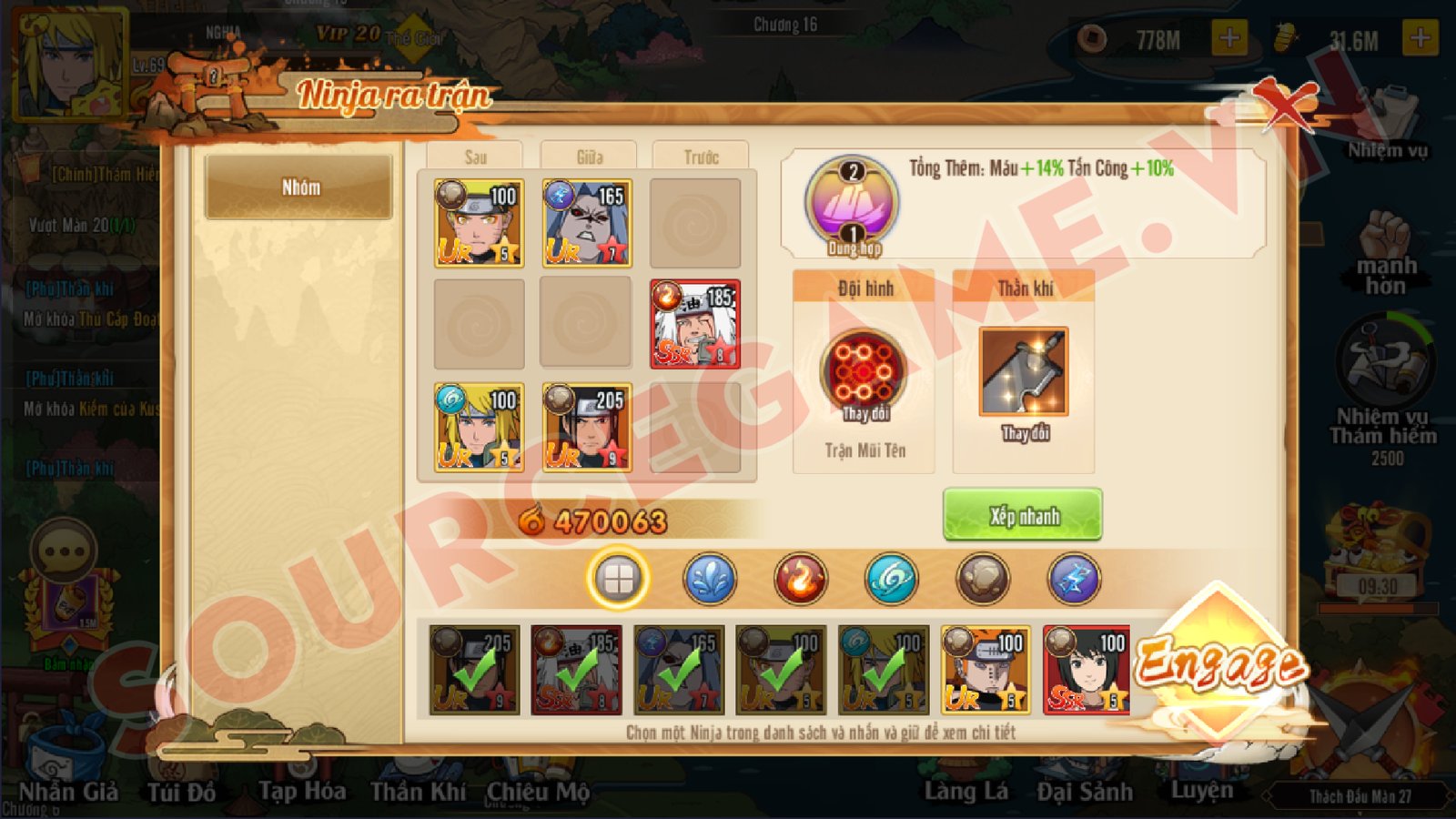Screen dimensions: 1456x819
Task: Close the Ninja ra trận panel
Action: (x=1285, y=103)
